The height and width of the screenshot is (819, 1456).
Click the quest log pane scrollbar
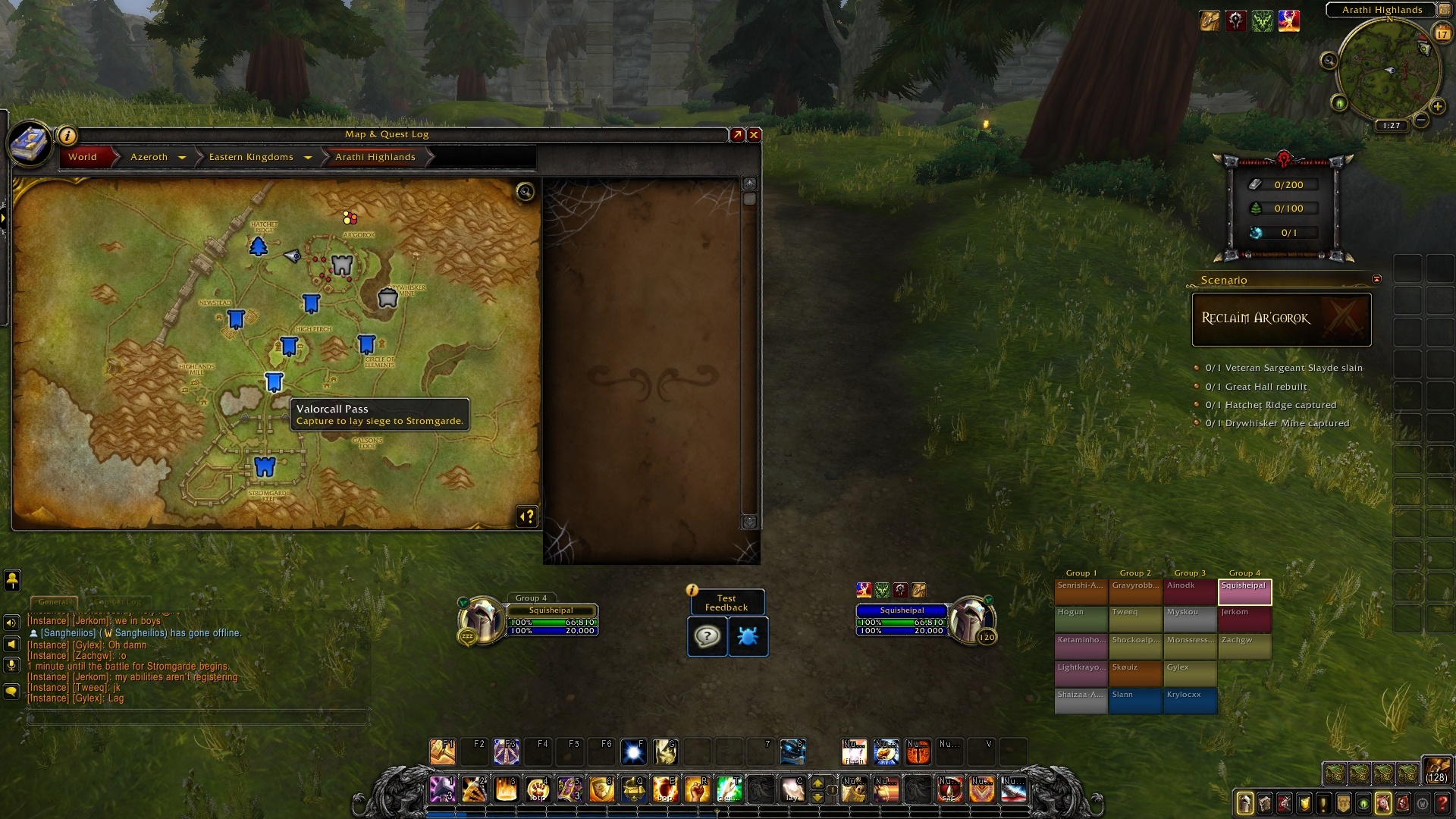748,199
